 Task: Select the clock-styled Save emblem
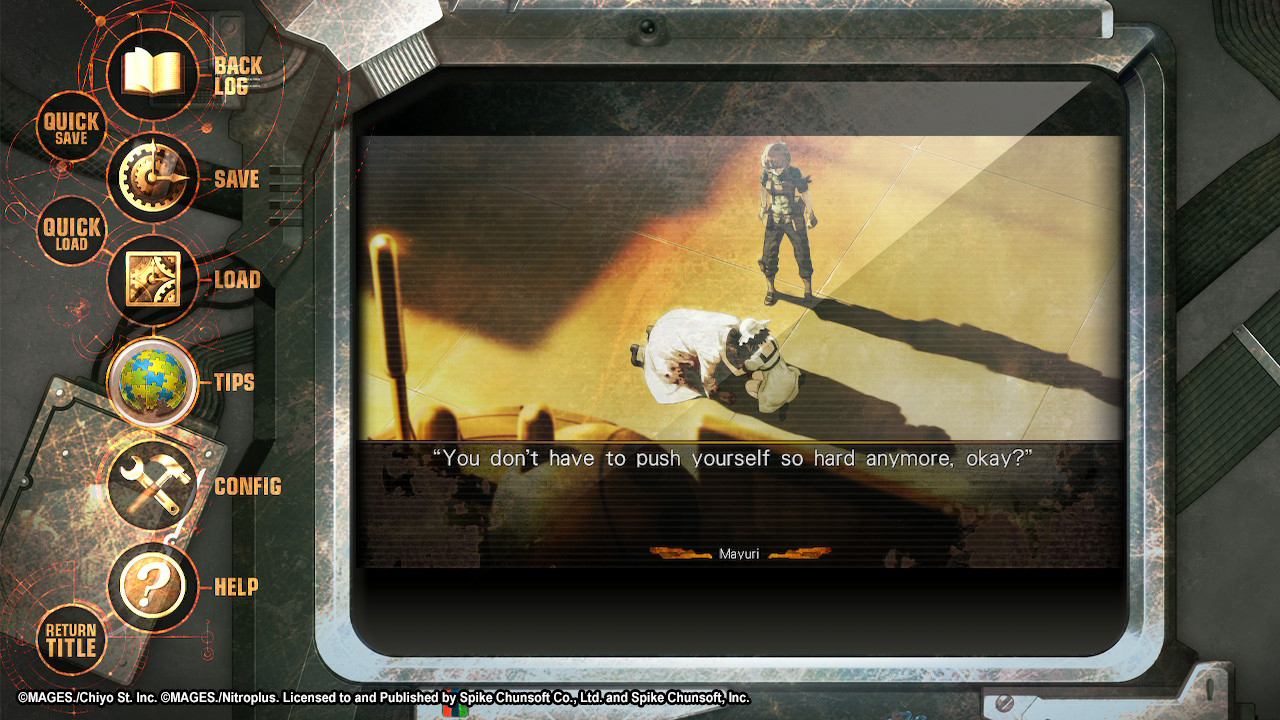pyautogui.click(x=152, y=178)
